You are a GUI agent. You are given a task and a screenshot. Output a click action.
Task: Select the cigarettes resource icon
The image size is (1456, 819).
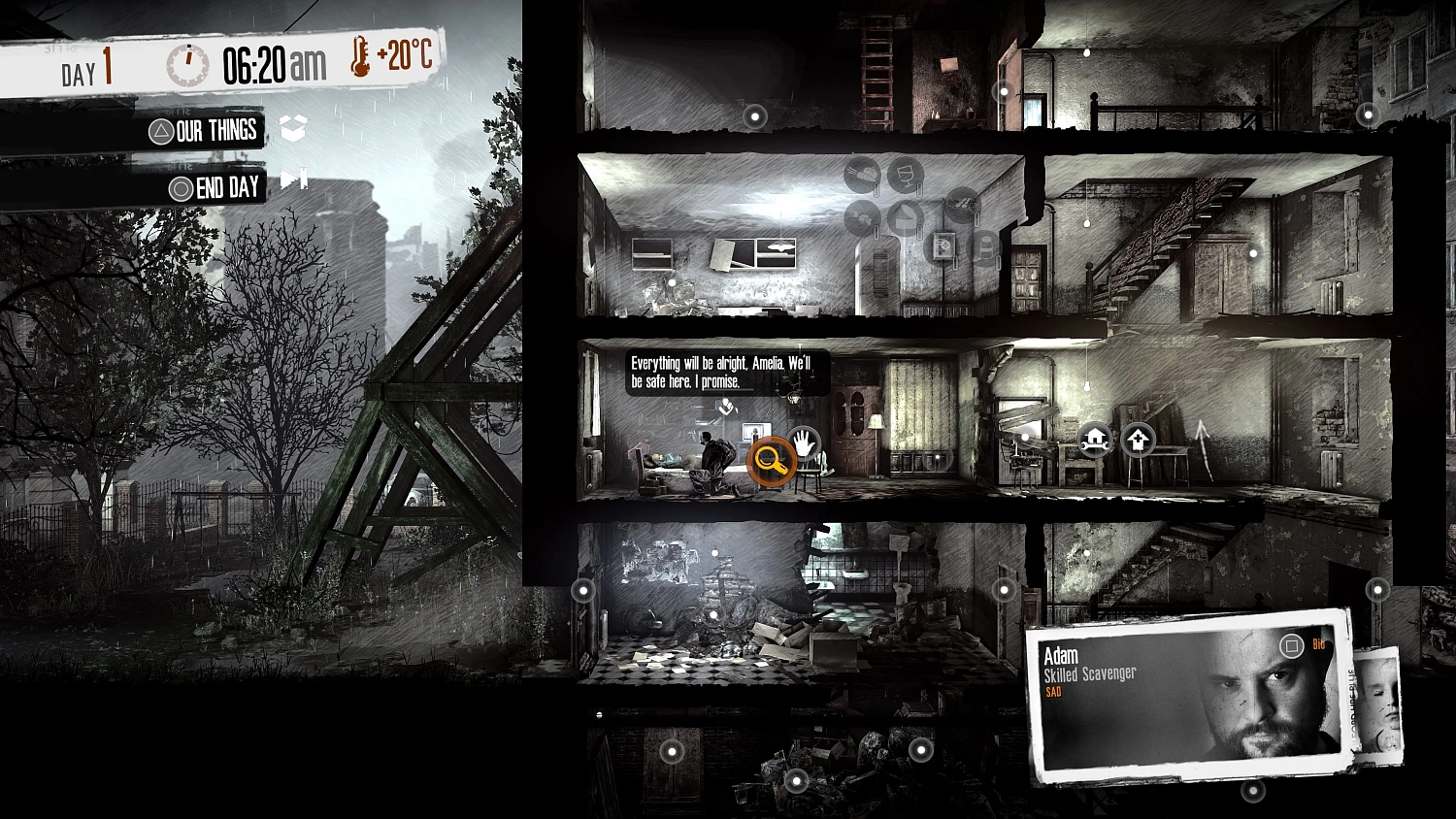[x=963, y=206]
